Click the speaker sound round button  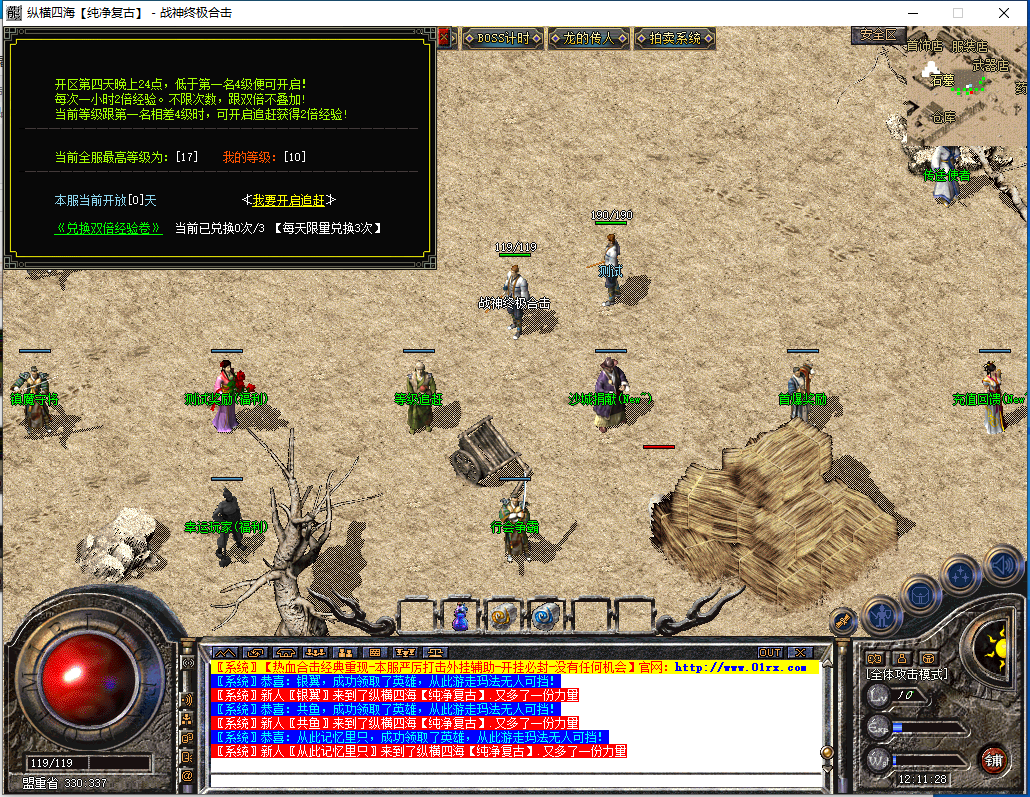click(x=1003, y=564)
